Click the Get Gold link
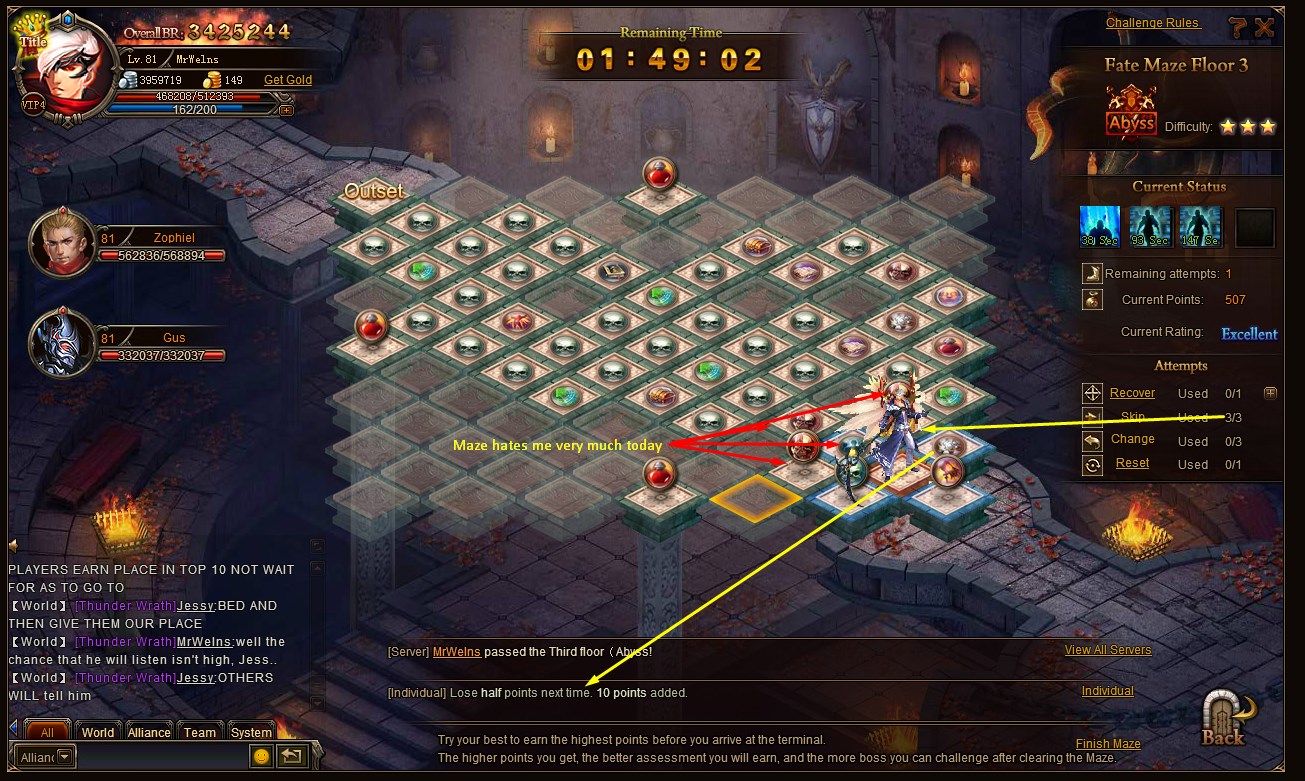Viewport: 1305px width, 781px height. (288, 80)
